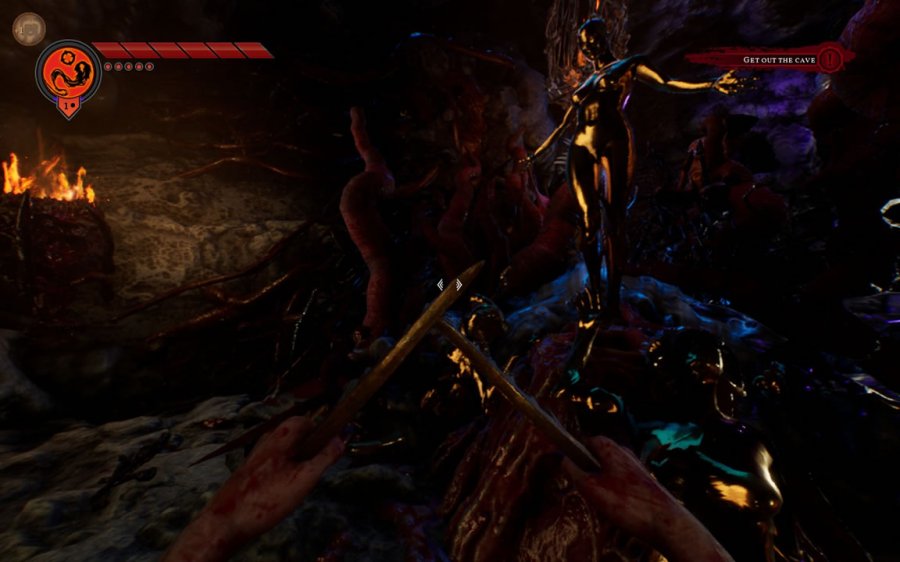900x562 pixels.
Task: Click the bronze coin icon
Action: pos(28,27)
